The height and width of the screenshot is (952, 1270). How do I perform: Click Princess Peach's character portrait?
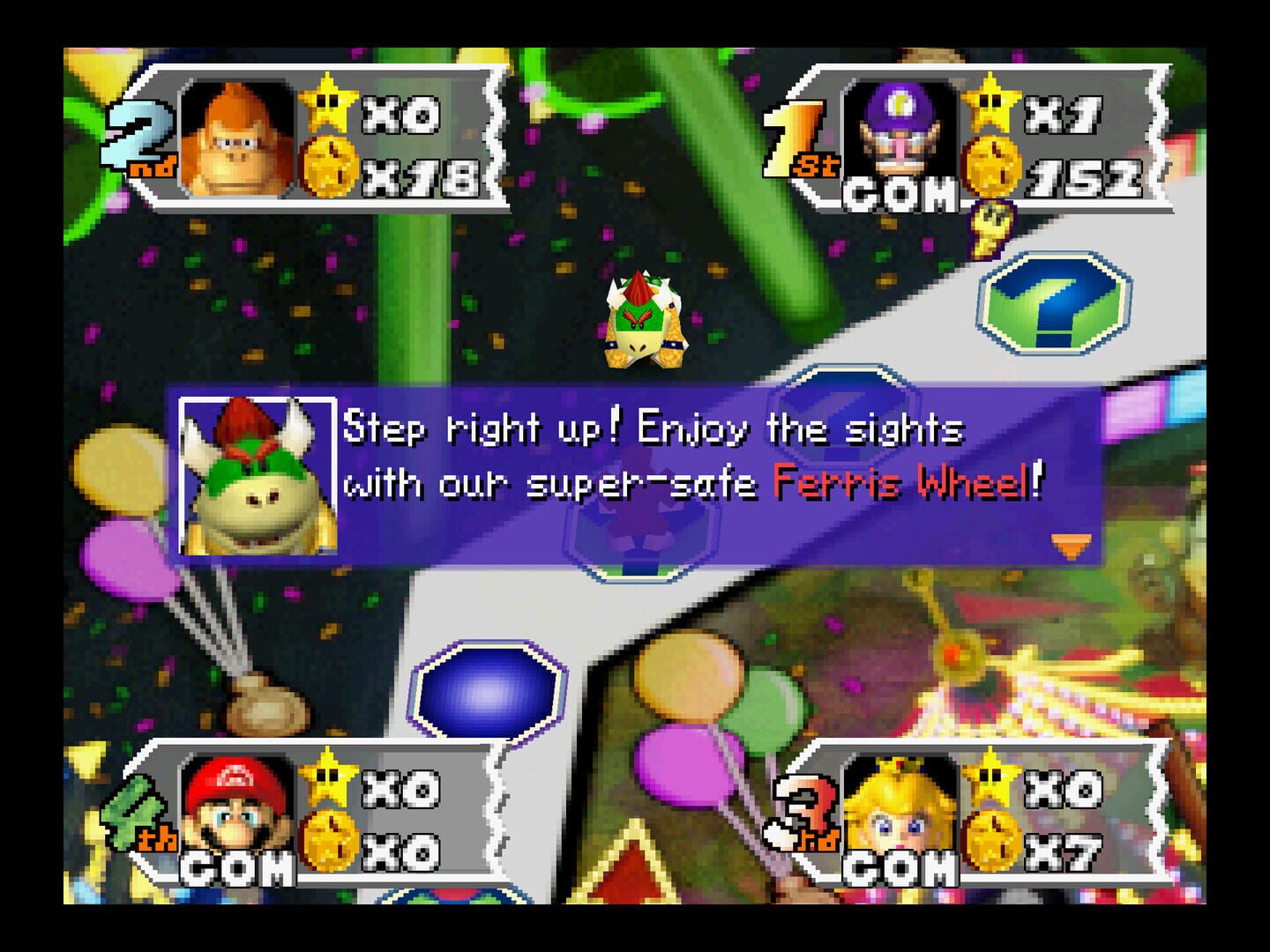[x=898, y=812]
